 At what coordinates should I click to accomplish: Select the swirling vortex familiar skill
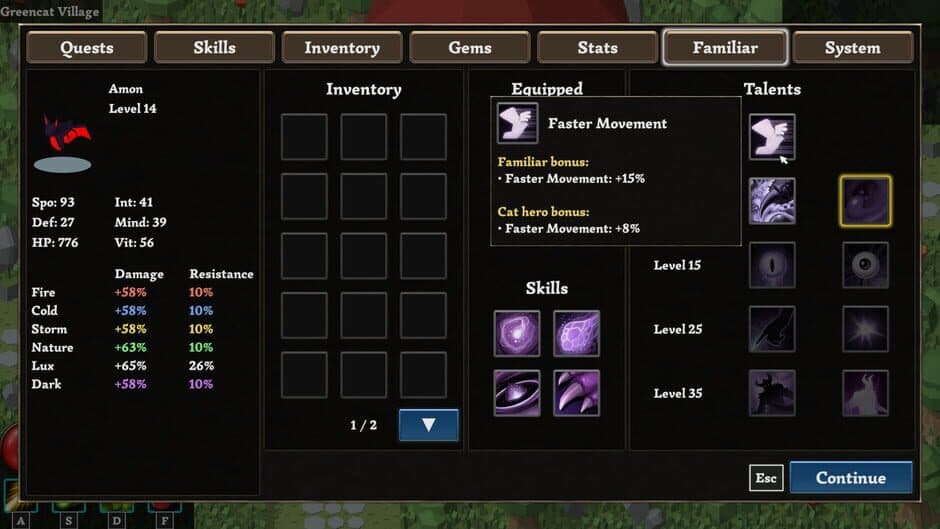(517, 393)
